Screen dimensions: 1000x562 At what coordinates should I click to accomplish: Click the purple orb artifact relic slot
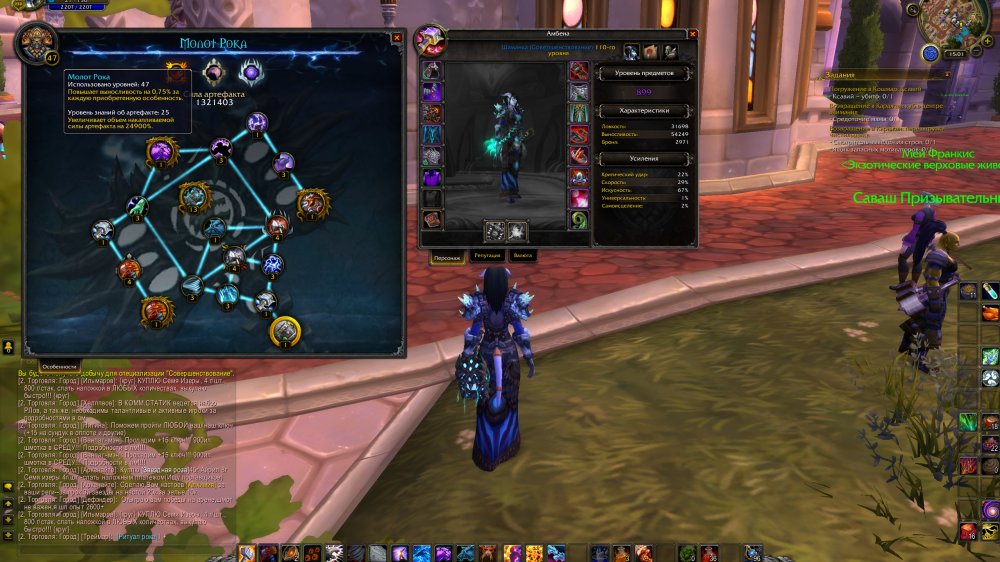[x=249, y=72]
